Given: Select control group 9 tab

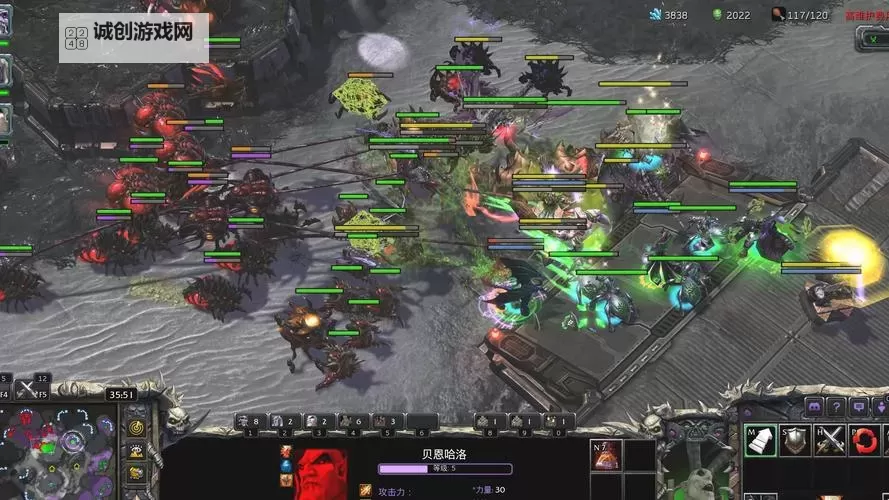Looking at the screenshot, I should point(525,422).
